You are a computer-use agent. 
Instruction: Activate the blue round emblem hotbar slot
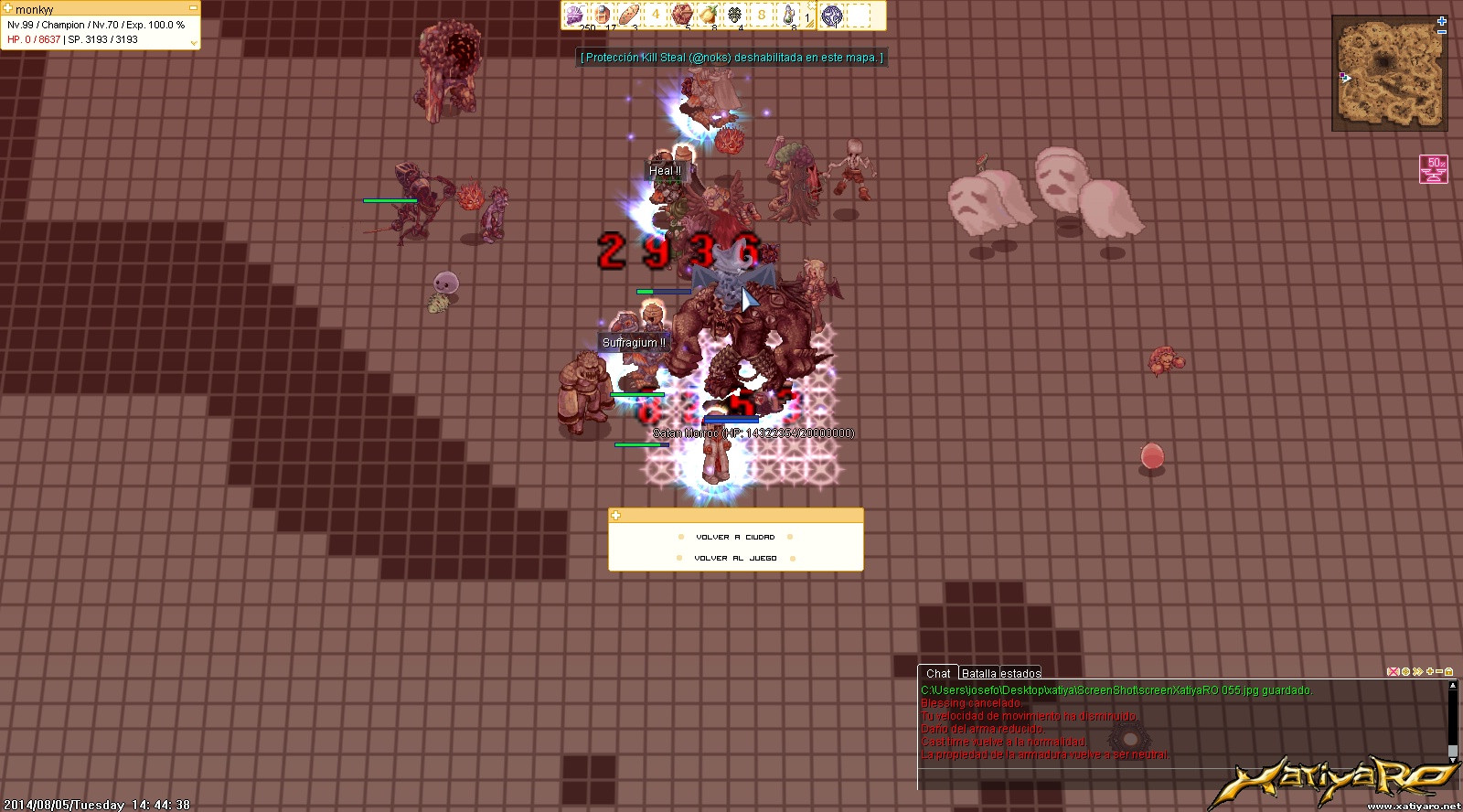point(831,16)
